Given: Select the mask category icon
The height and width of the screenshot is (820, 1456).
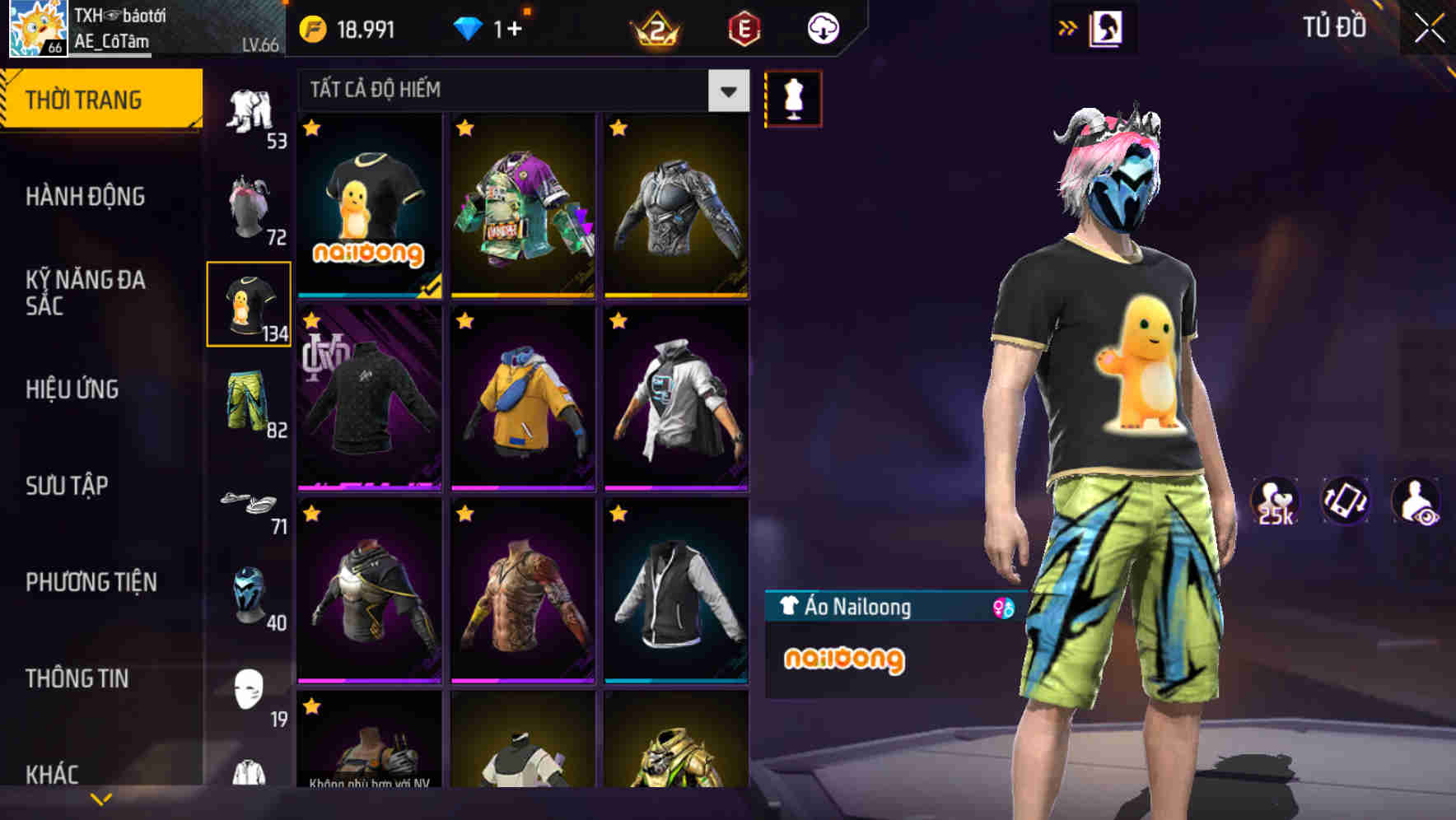Looking at the screenshot, I should [250, 597].
